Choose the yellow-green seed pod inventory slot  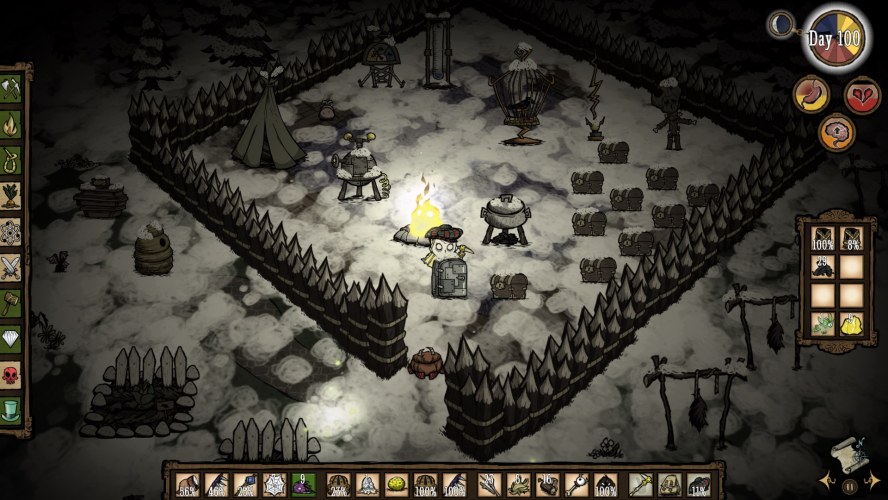pos(397,485)
